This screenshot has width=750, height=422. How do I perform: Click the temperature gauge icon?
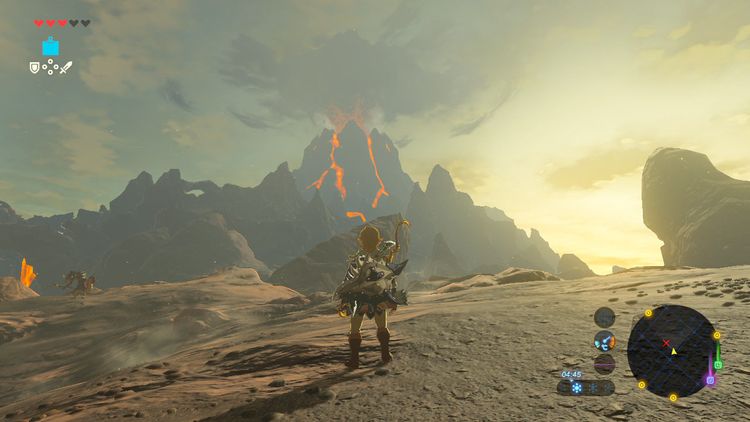coord(605,339)
